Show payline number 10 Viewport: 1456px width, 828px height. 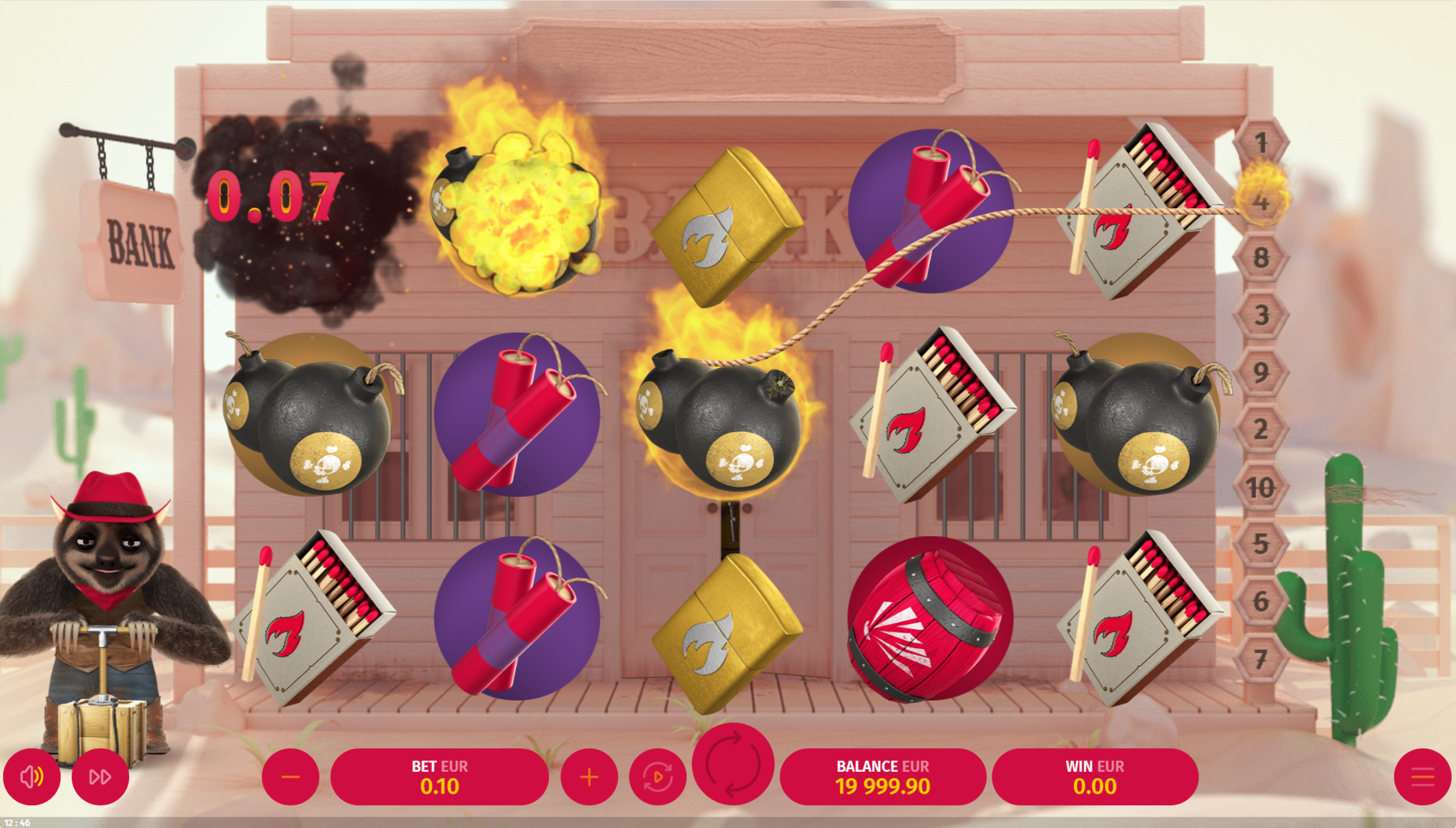click(x=1261, y=487)
